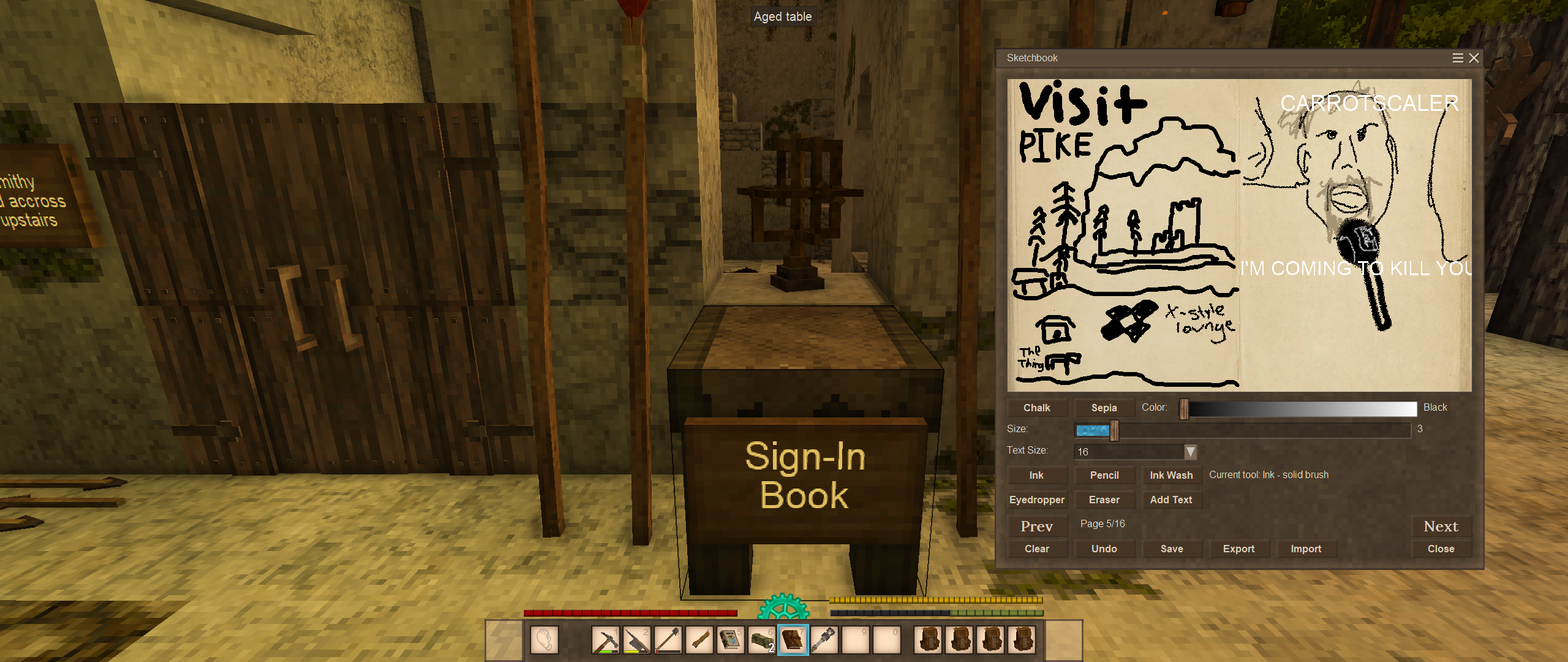Select the Chalk drawing tool
This screenshot has width=1568, height=662.
click(1036, 408)
